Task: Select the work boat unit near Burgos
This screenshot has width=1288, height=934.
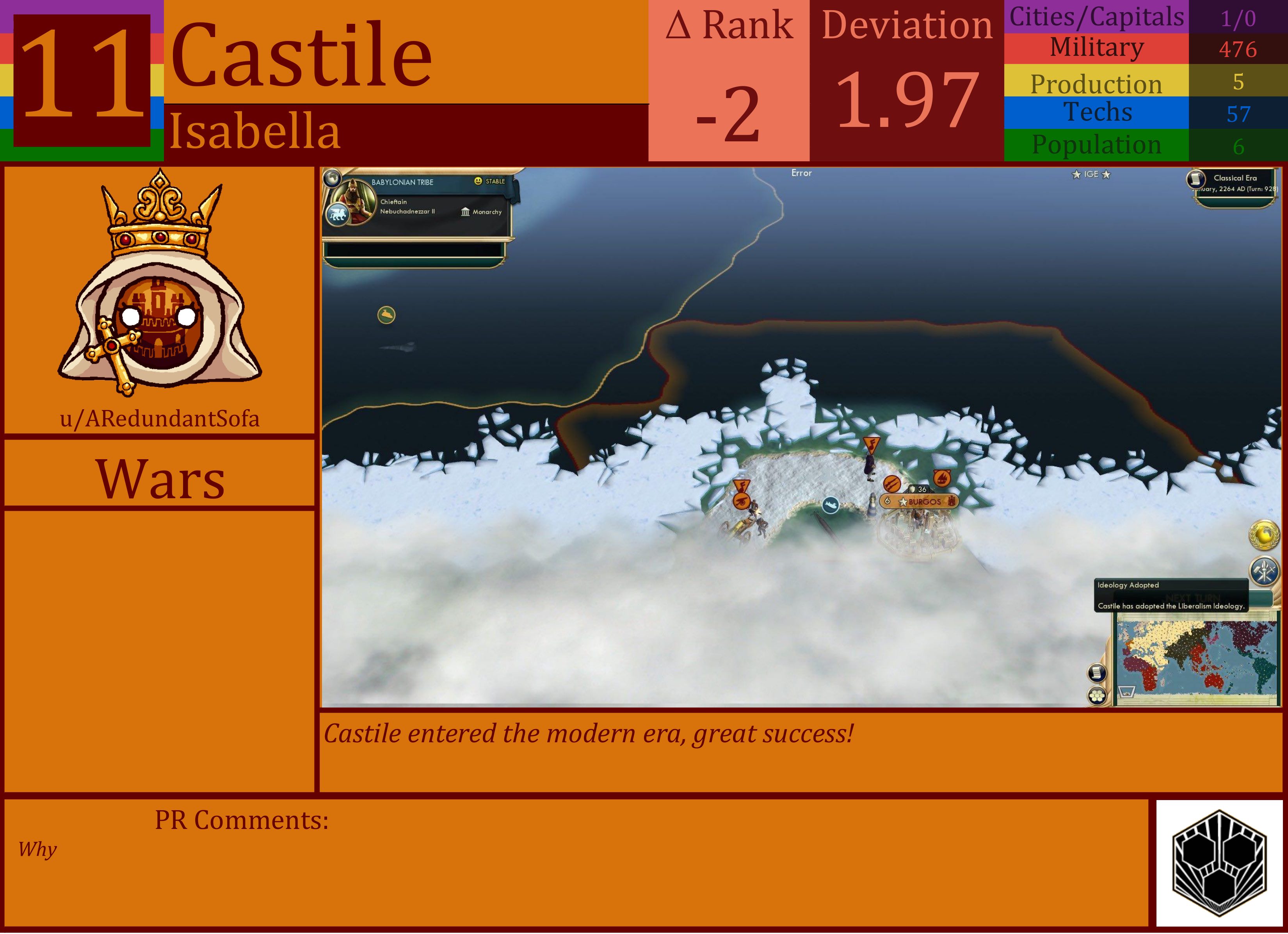Action: [830, 503]
